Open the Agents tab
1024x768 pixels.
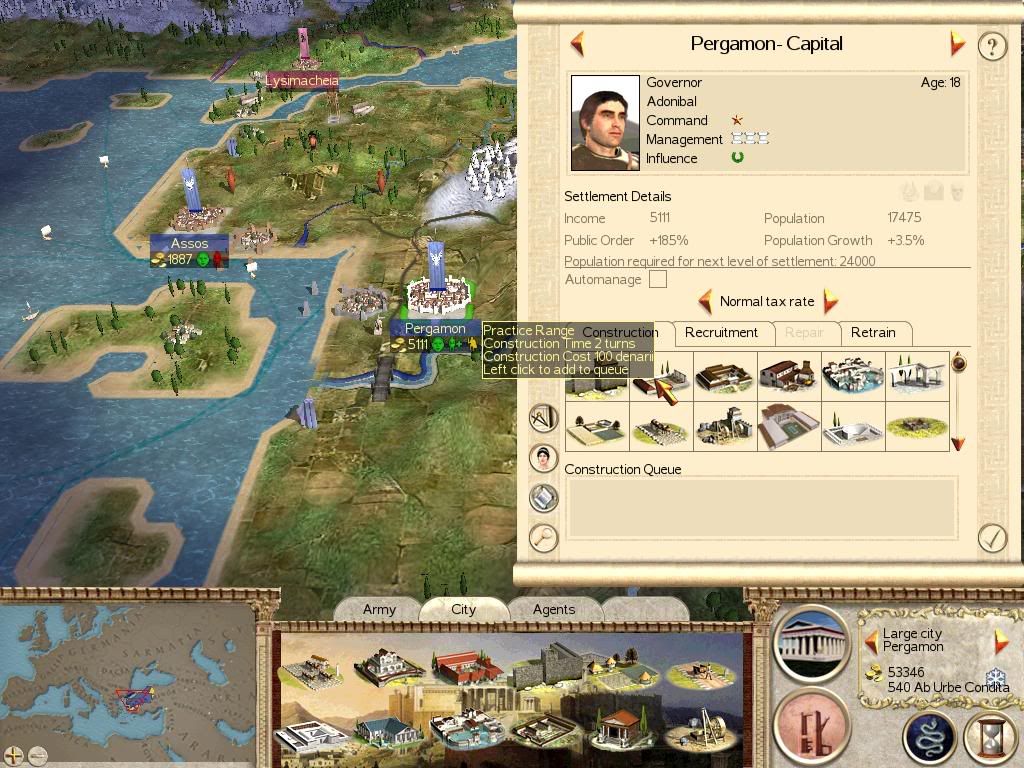click(553, 609)
